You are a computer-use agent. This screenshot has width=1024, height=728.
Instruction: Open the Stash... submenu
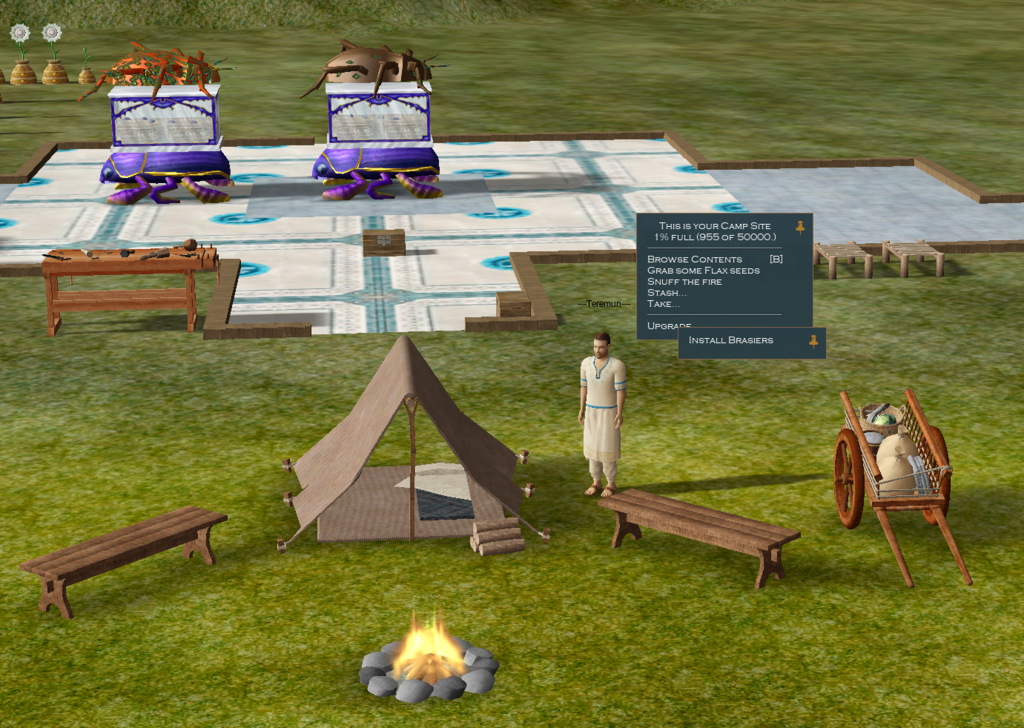(666, 292)
